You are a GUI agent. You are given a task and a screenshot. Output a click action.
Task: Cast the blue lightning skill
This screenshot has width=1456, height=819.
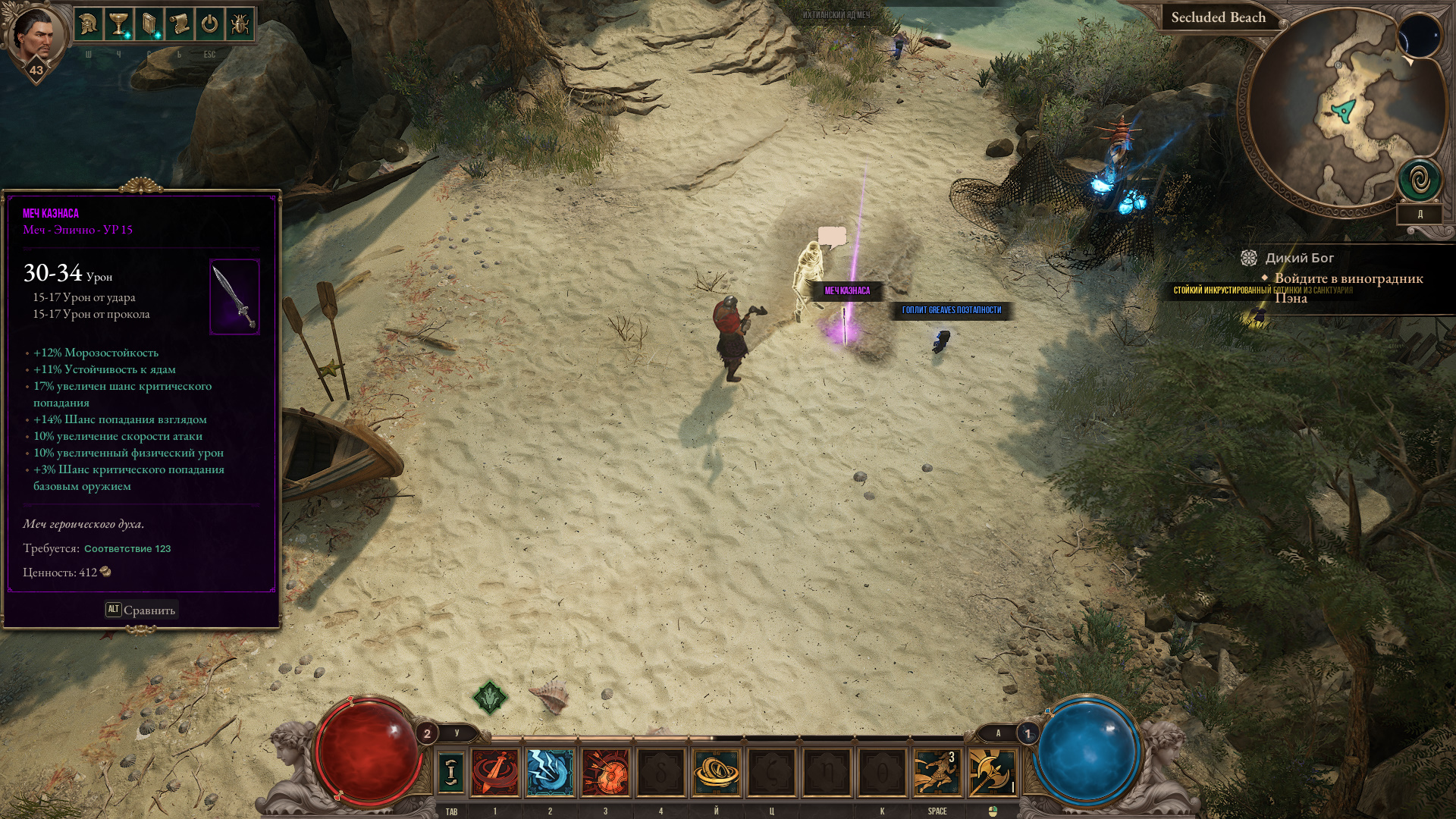tap(550, 772)
